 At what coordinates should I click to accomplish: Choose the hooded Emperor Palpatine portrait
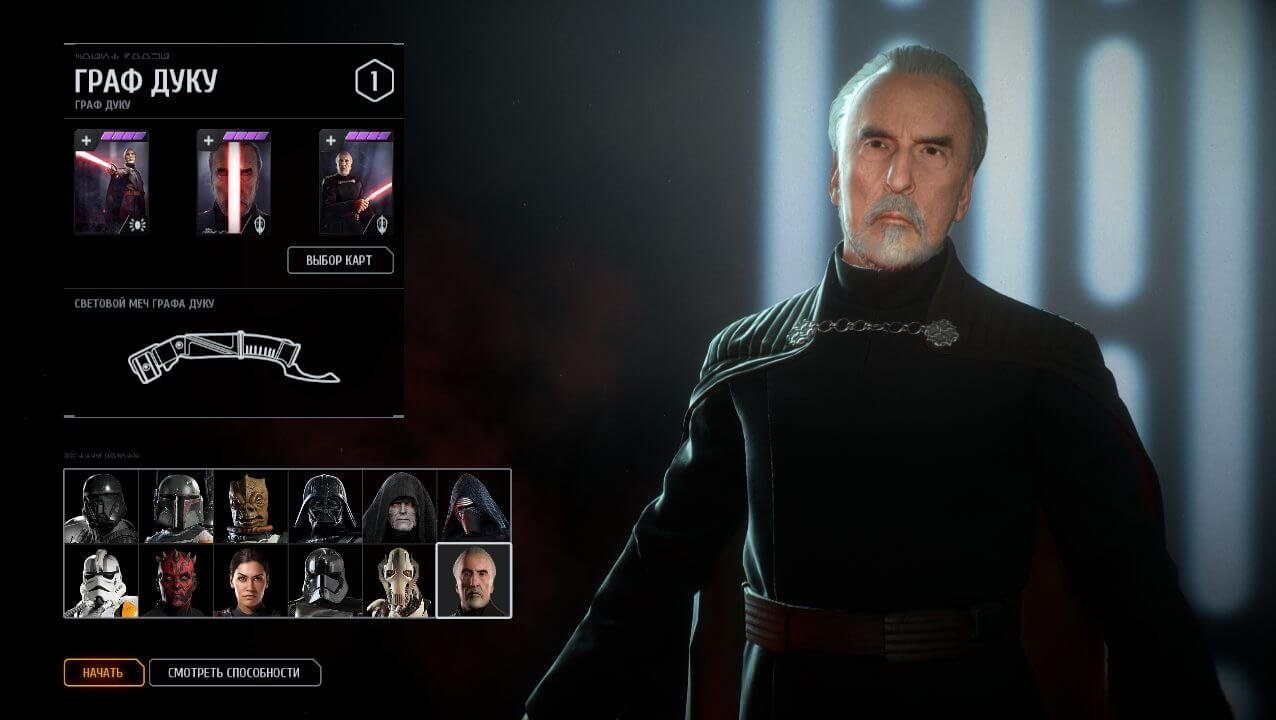point(399,507)
